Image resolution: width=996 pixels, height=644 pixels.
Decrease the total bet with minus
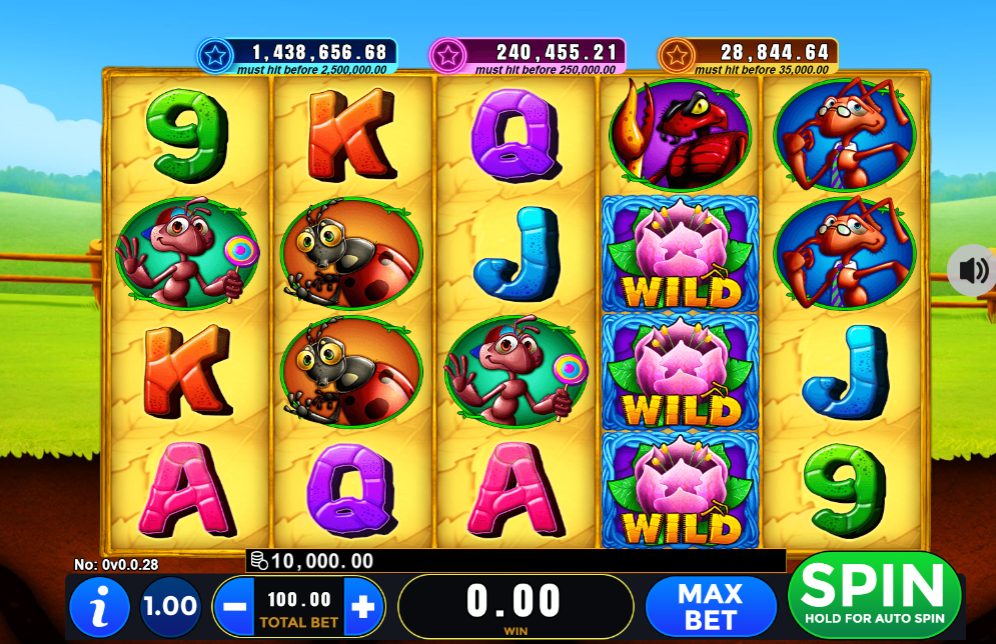click(x=234, y=606)
